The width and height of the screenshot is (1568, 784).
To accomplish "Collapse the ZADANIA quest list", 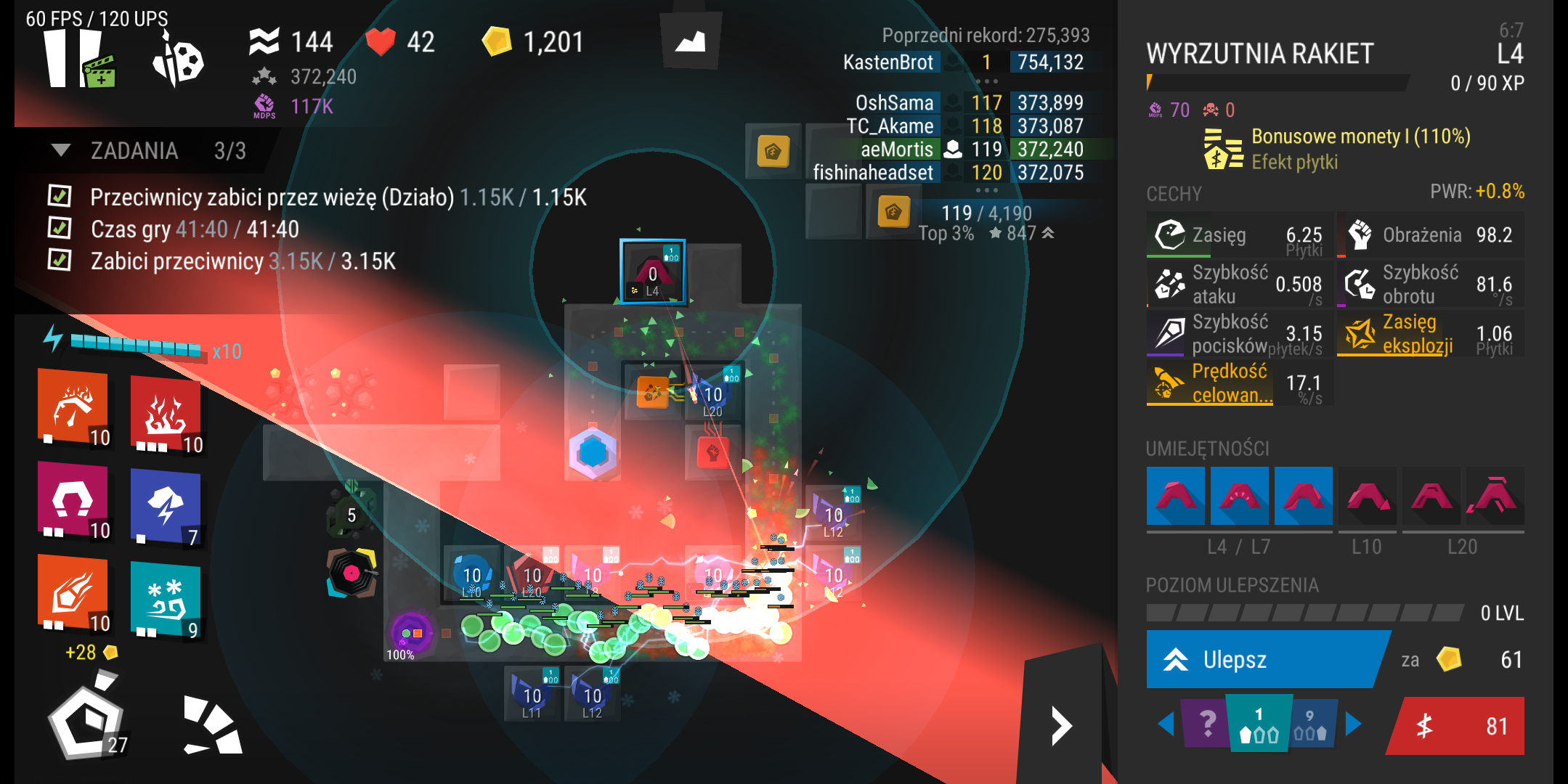I will [x=61, y=150].
